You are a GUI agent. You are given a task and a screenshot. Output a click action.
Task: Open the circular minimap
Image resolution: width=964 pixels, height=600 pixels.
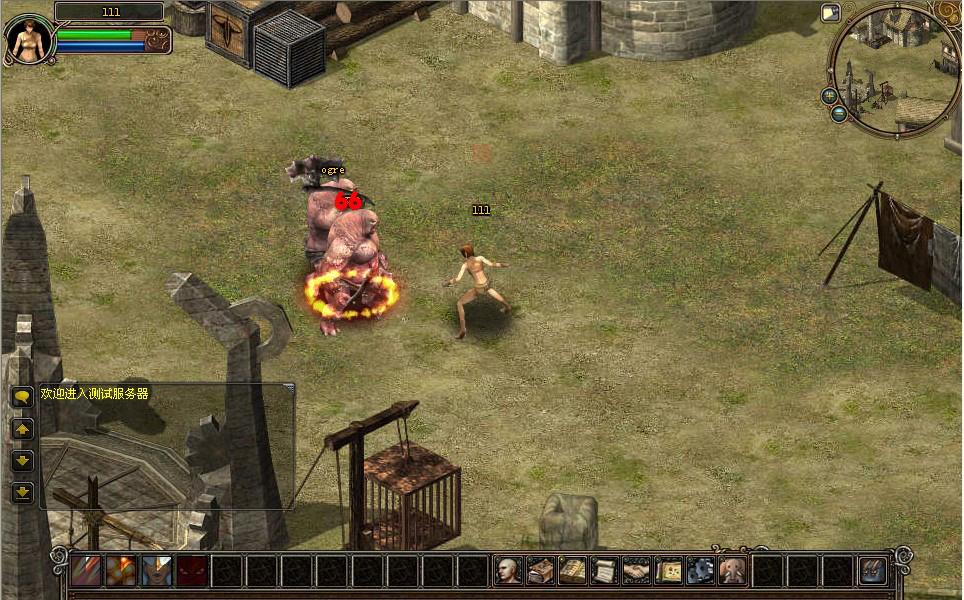pos(894,70)
